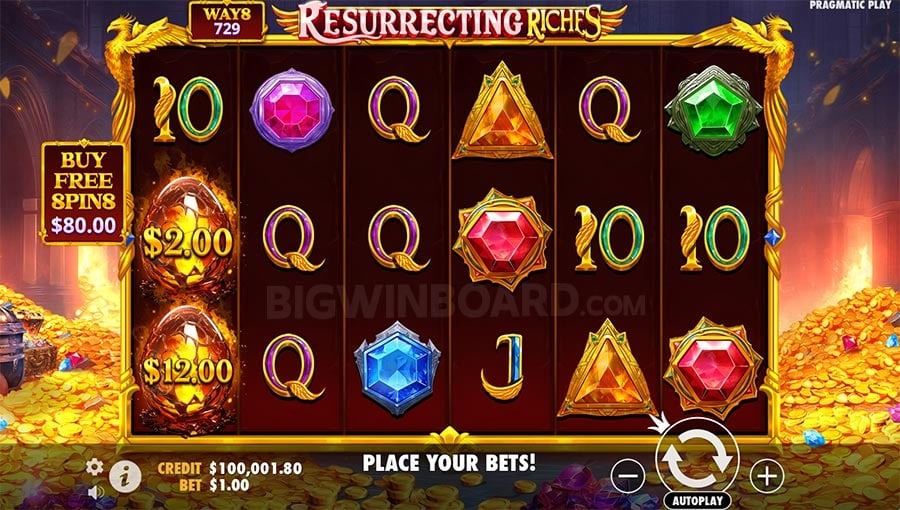Spin the reels with the circular arrow button

tap(697, 455)
